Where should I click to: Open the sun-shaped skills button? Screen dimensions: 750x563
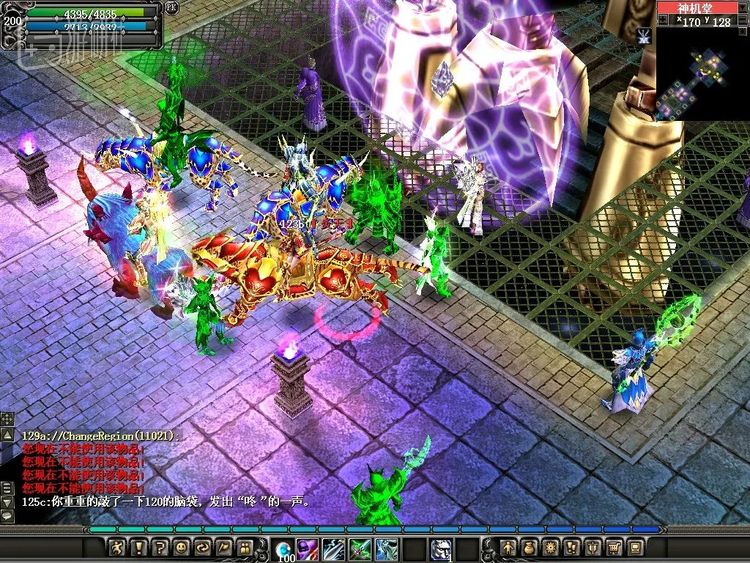click(550, 548)
